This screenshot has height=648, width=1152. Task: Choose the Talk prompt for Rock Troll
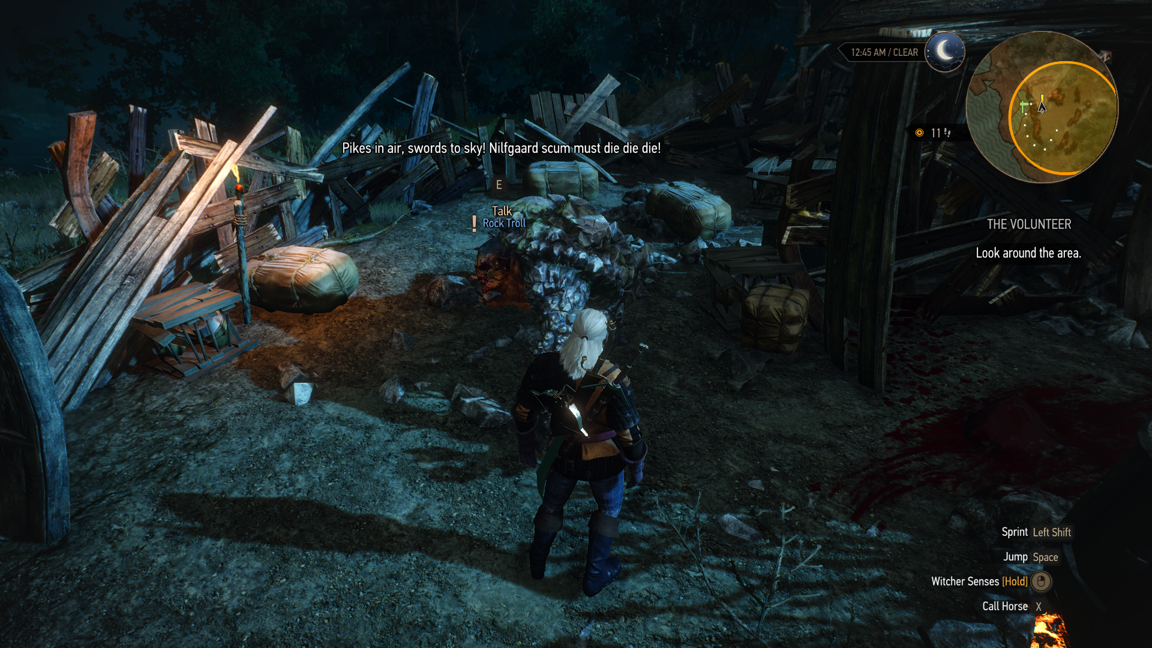point(501,211)
